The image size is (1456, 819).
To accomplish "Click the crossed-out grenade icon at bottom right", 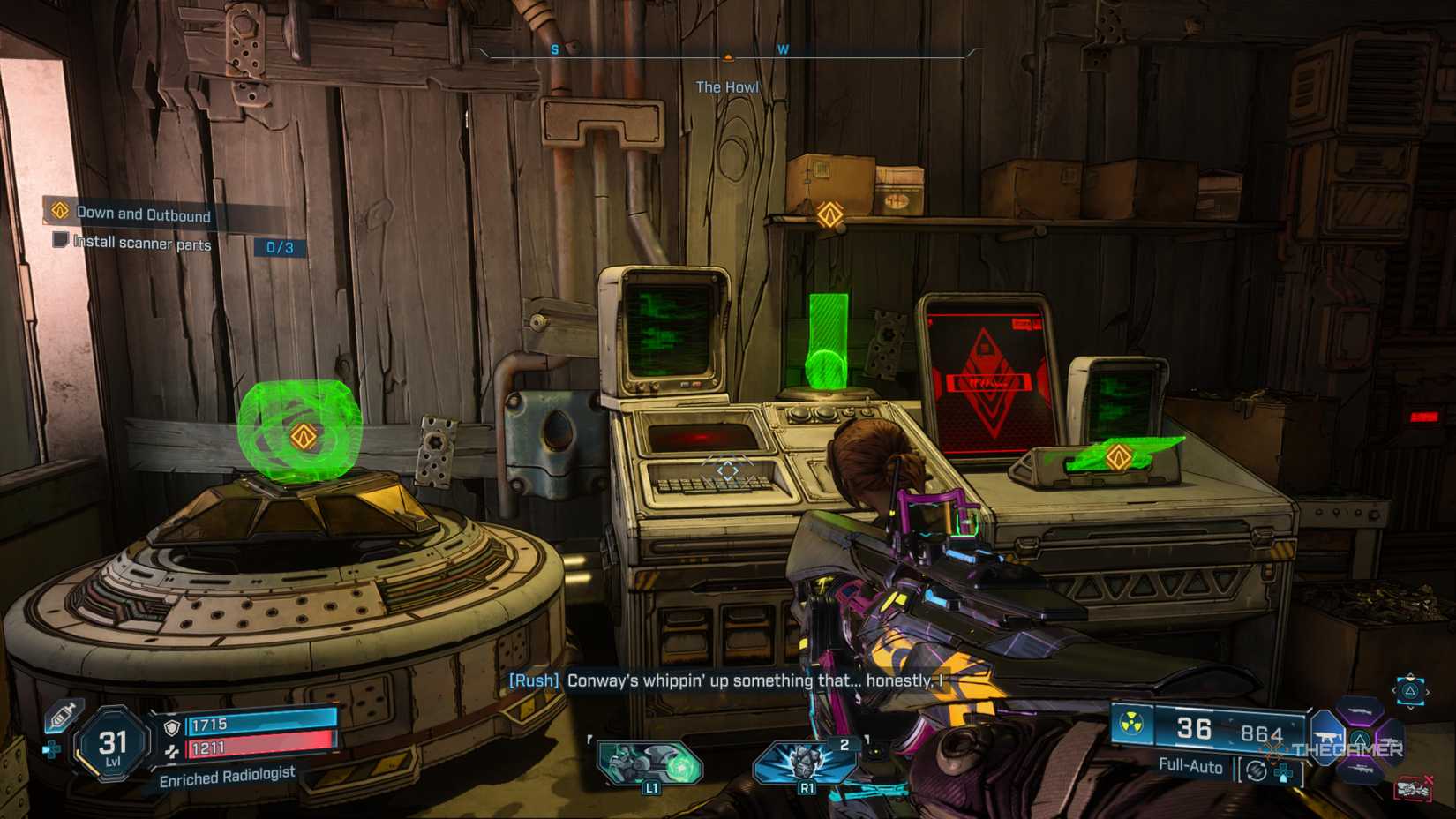I will click(1415, 786).
